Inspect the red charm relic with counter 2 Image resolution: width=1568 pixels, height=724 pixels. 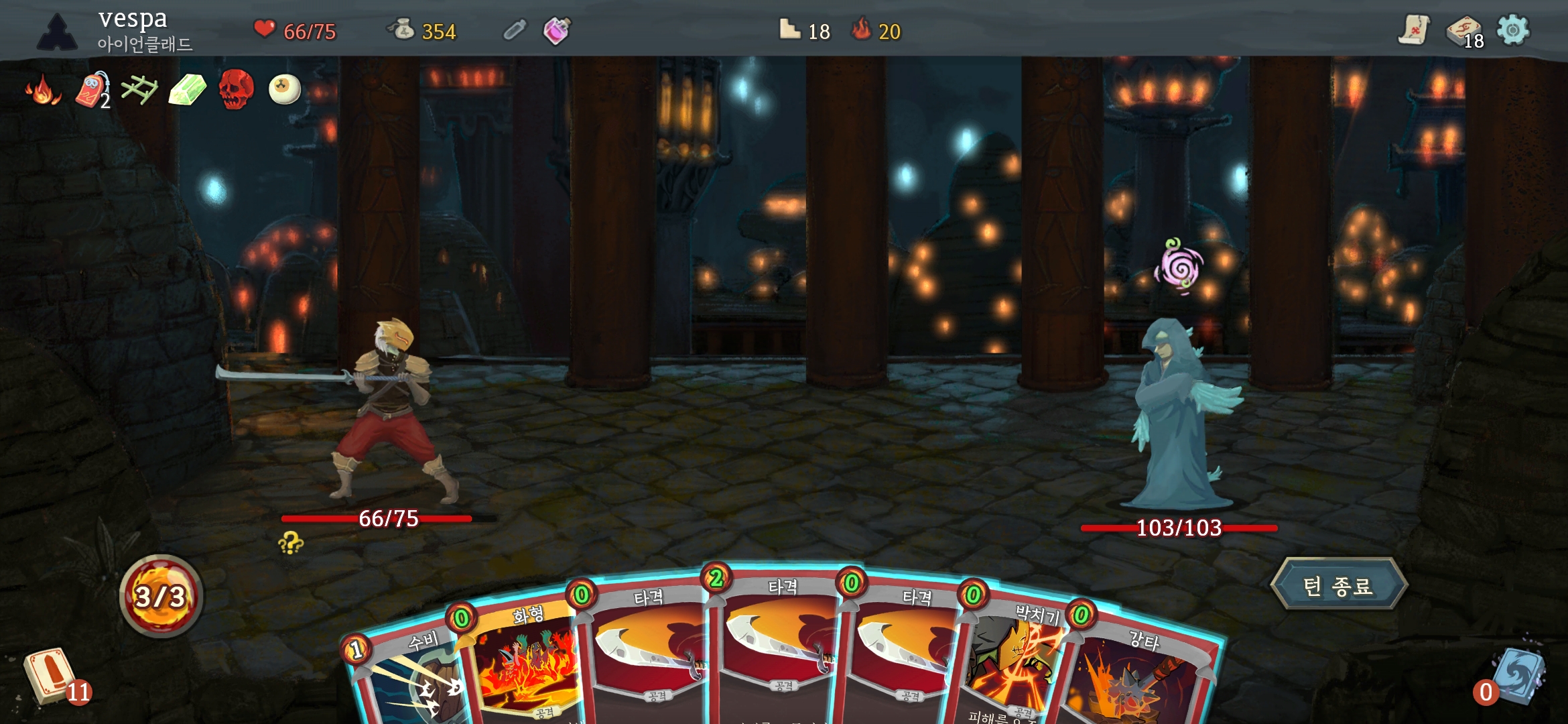(x=92, y=90)
